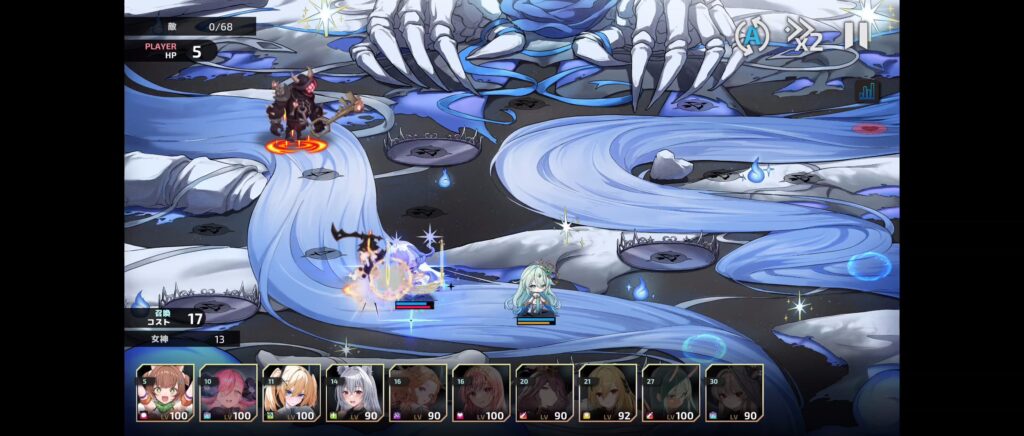Choose the cost 11 blonde unit card
This screenshot has height=436, width=1024.
[292, 392]
